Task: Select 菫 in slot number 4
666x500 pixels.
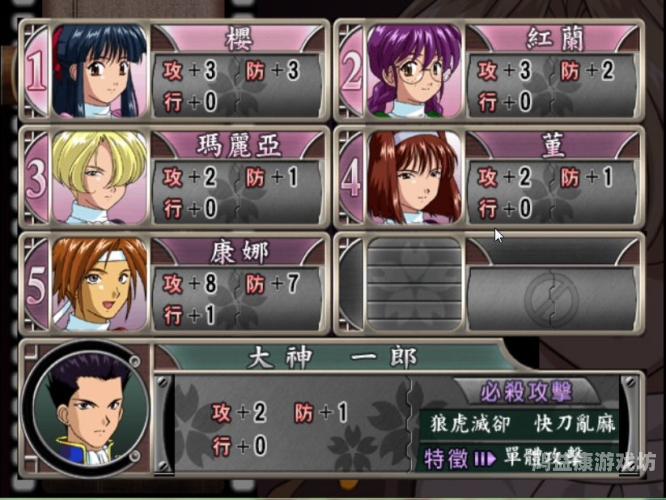Action: (414, 177)
